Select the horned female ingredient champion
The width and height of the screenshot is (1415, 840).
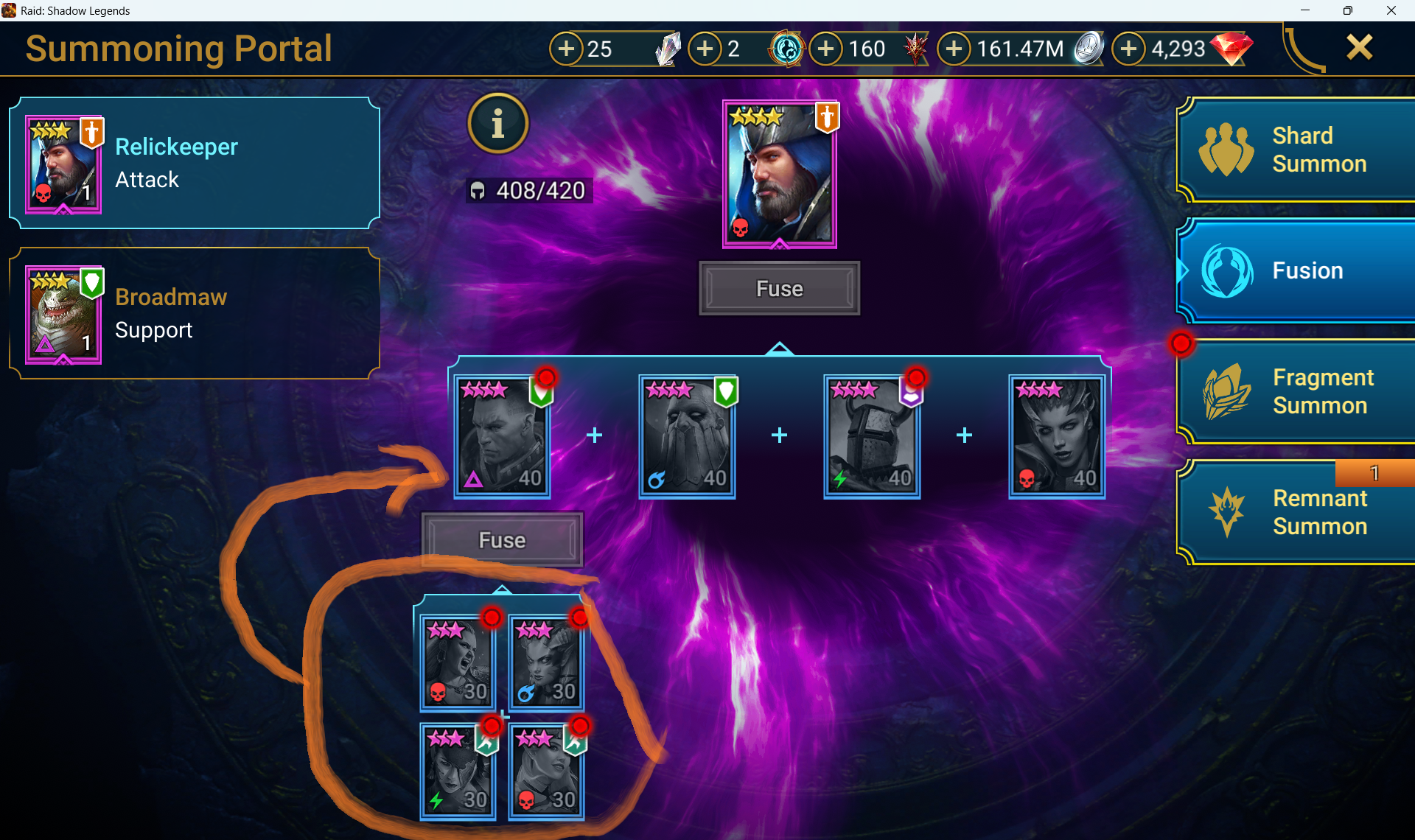(x=1057, y=437)
